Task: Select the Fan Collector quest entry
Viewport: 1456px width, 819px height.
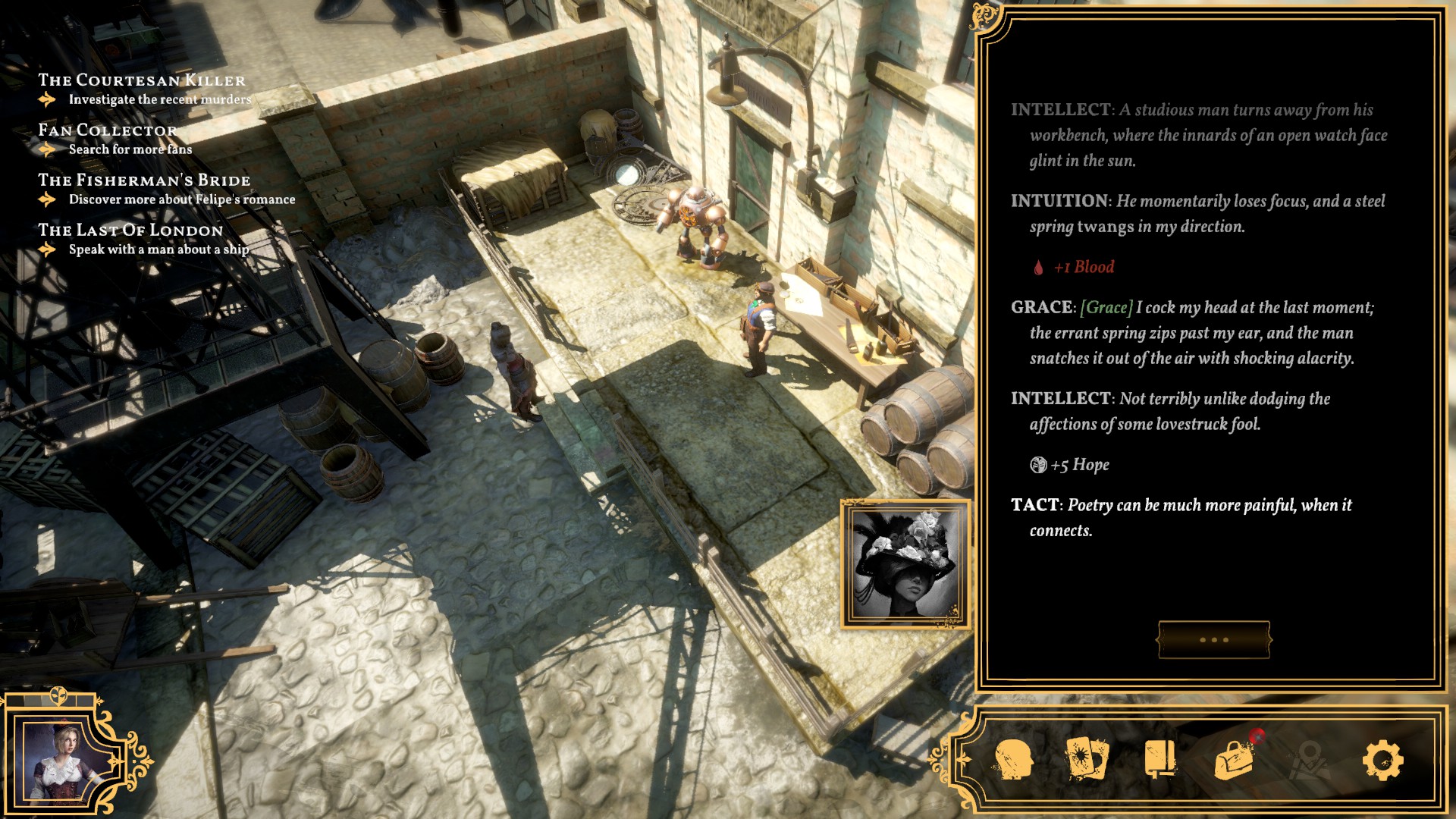Action: (x=108, y=130)
